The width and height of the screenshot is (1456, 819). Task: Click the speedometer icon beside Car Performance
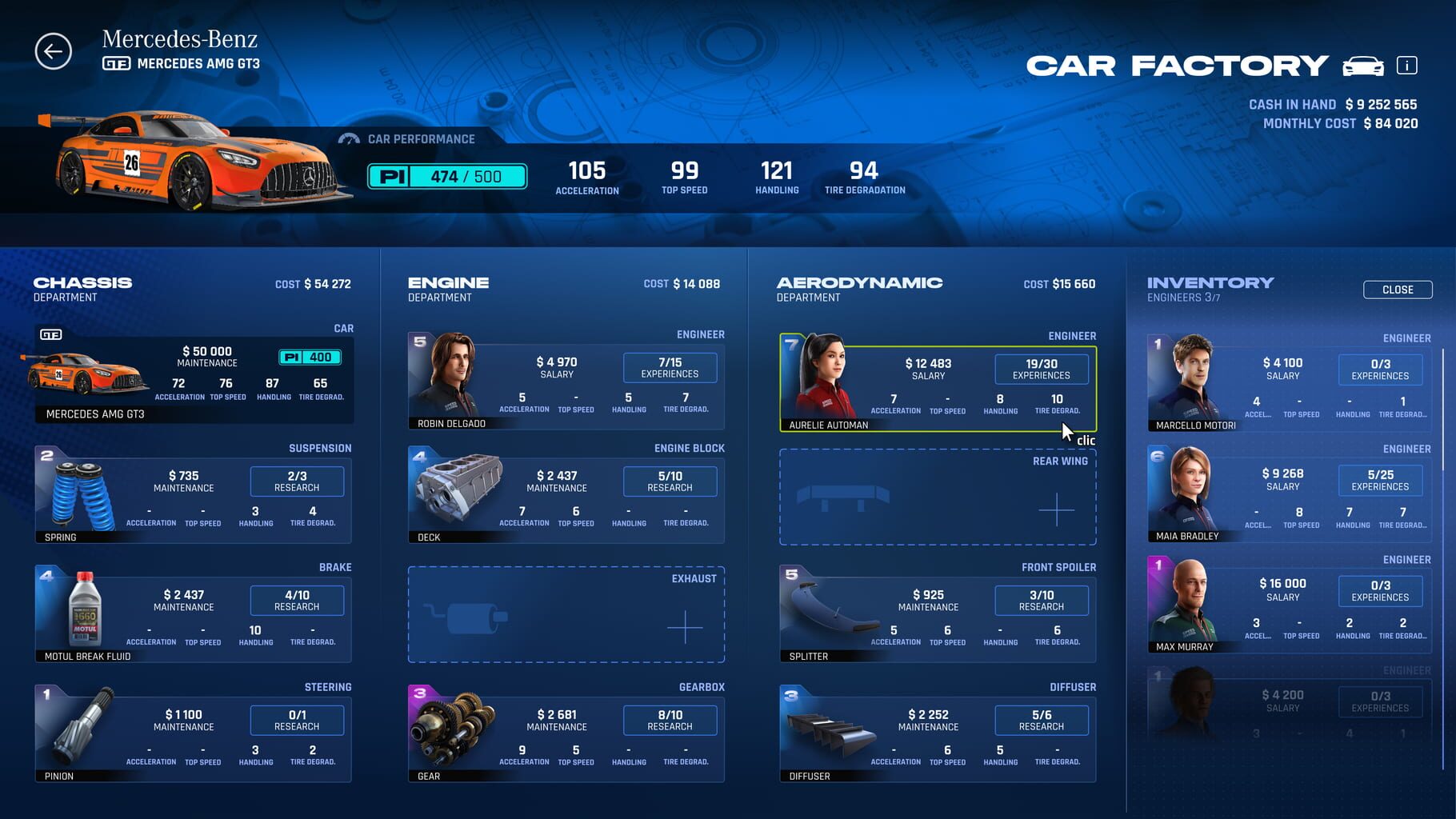(x=347, y=138)
